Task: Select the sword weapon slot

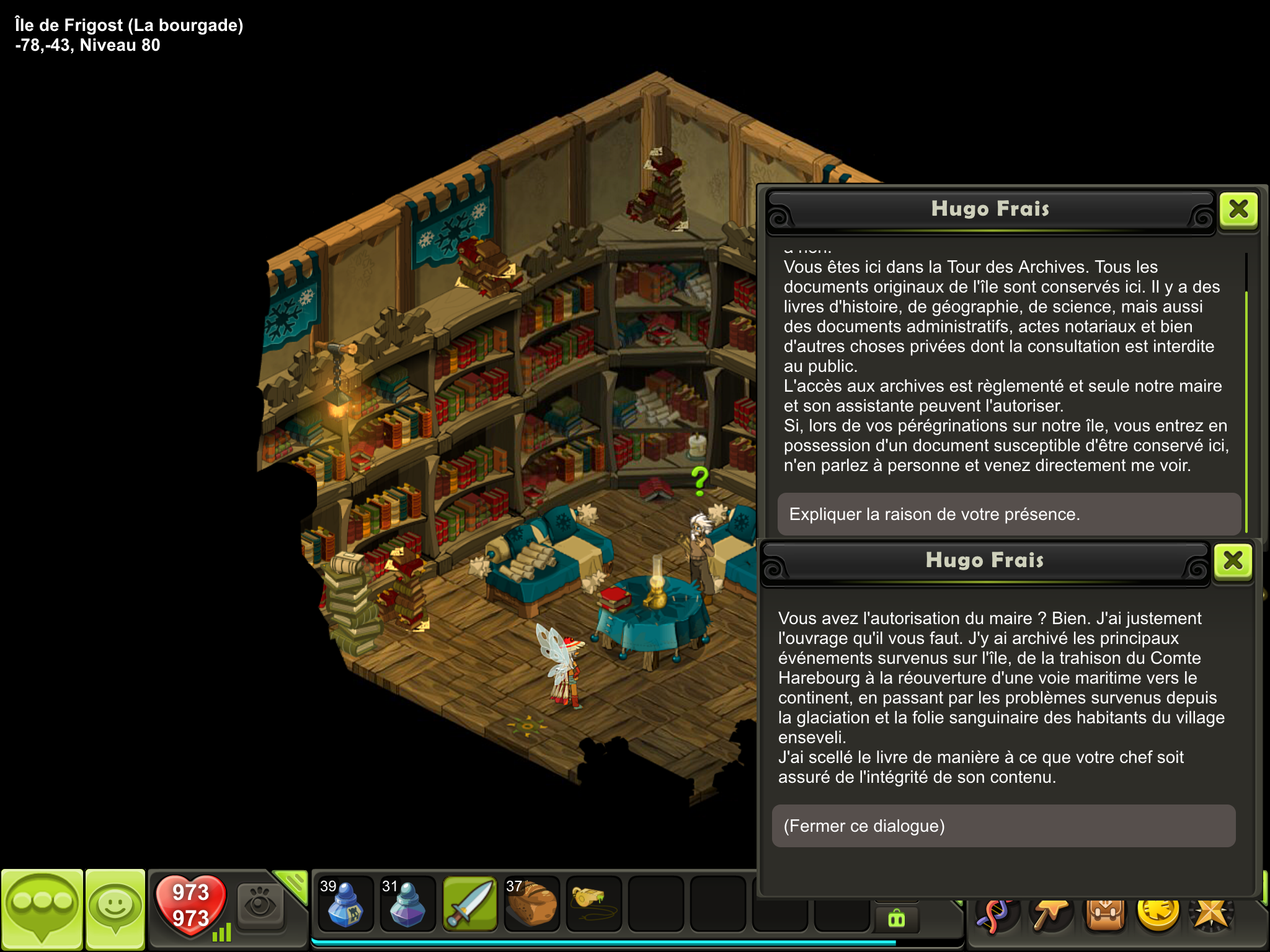Action: (469, 904)
